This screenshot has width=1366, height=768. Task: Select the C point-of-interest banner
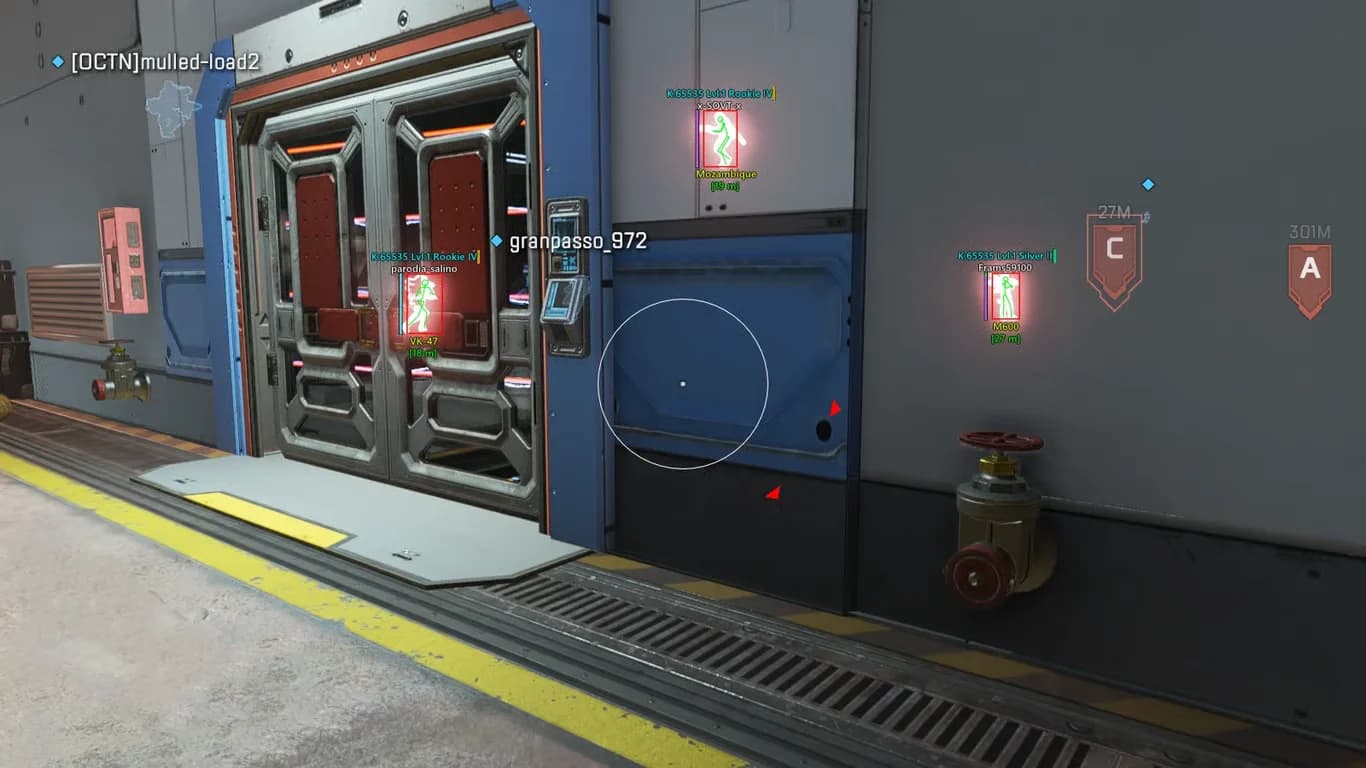(1113, 252)
